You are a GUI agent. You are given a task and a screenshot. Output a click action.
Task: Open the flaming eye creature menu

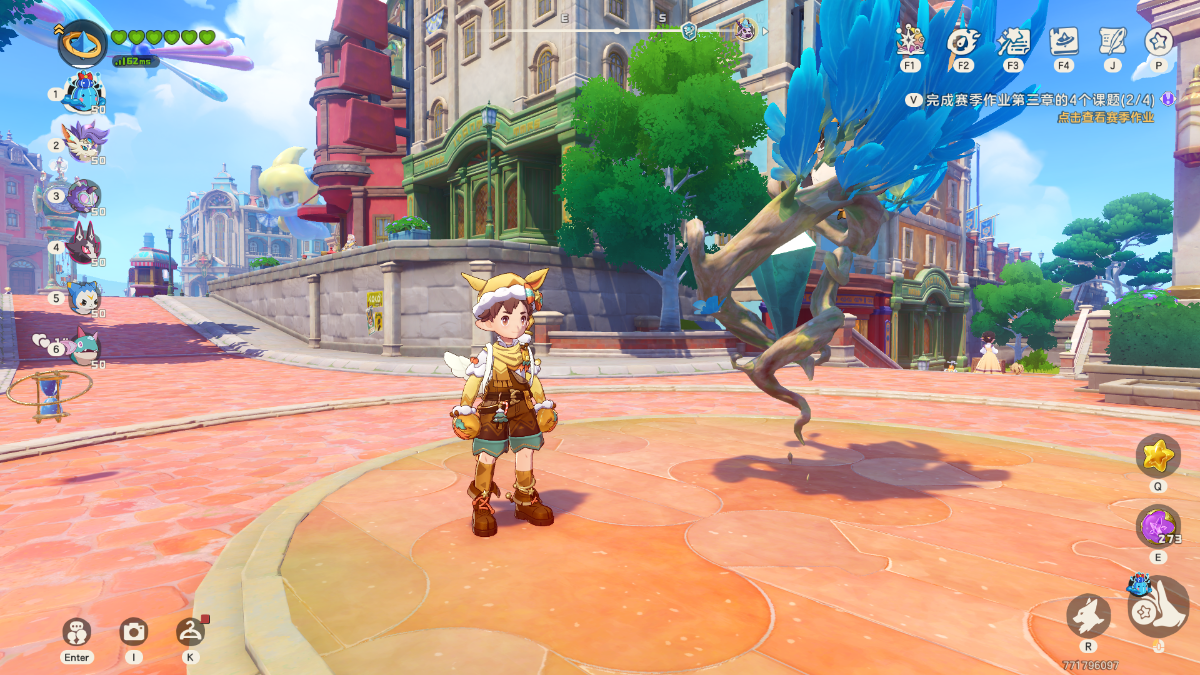[962, 42]
